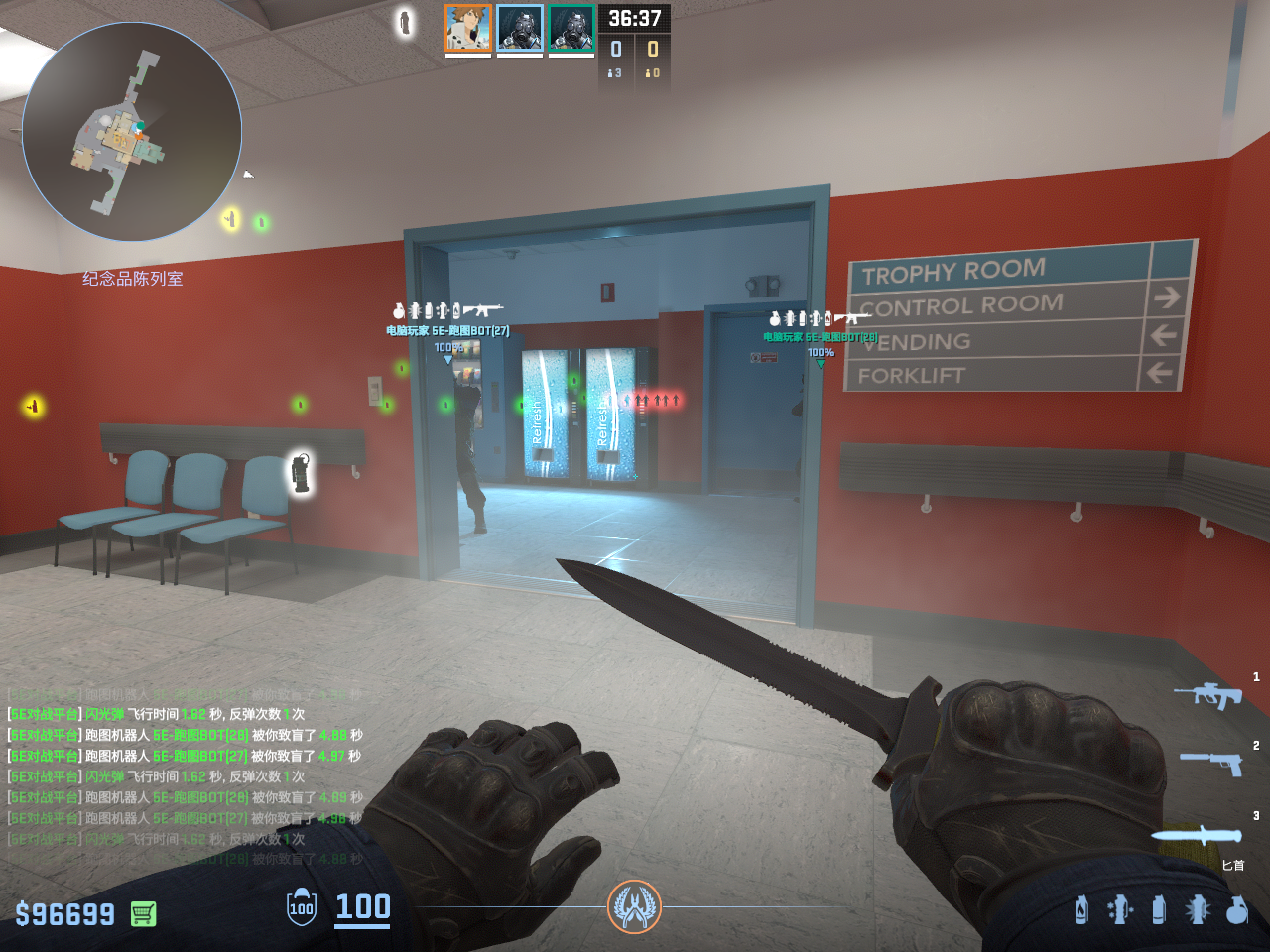Select the gas mask avatar with light blue border
This screenshot has height=952, width=1270.
tap(520, 28)
